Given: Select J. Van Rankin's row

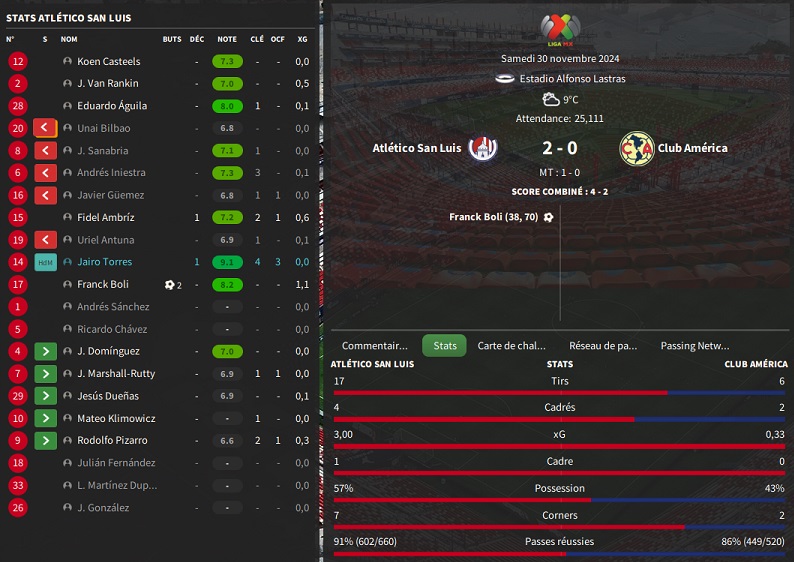Looking at the screenshot, I should click(108, 84).
